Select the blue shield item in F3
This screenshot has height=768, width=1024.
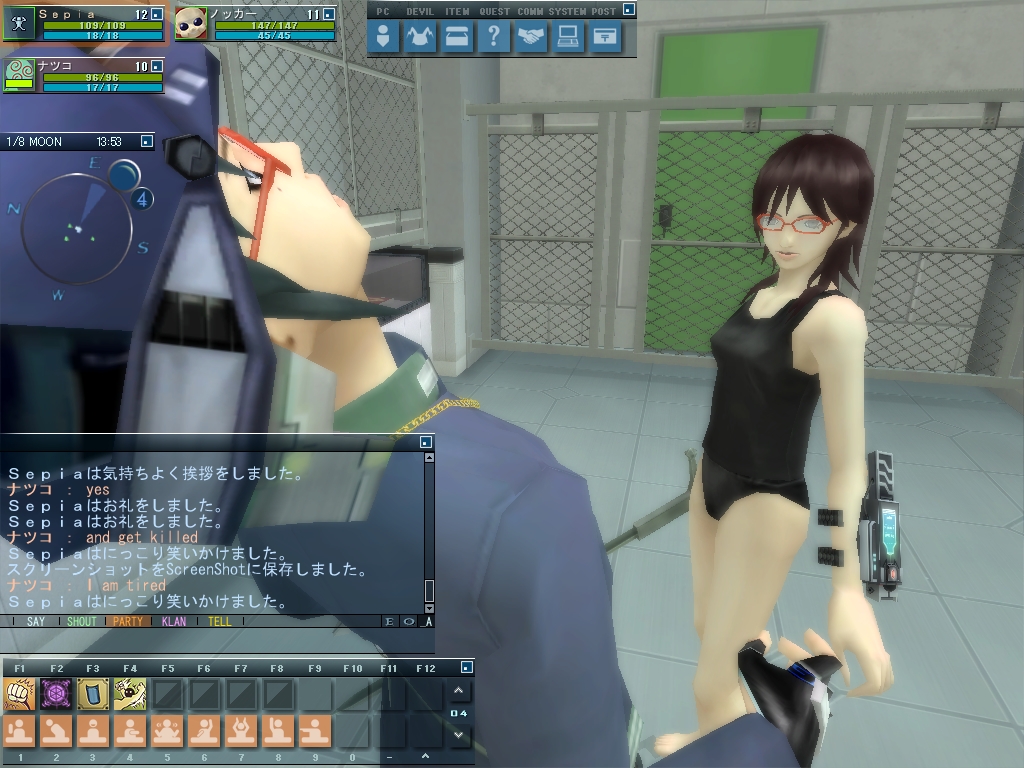click(x=93, y=693)
